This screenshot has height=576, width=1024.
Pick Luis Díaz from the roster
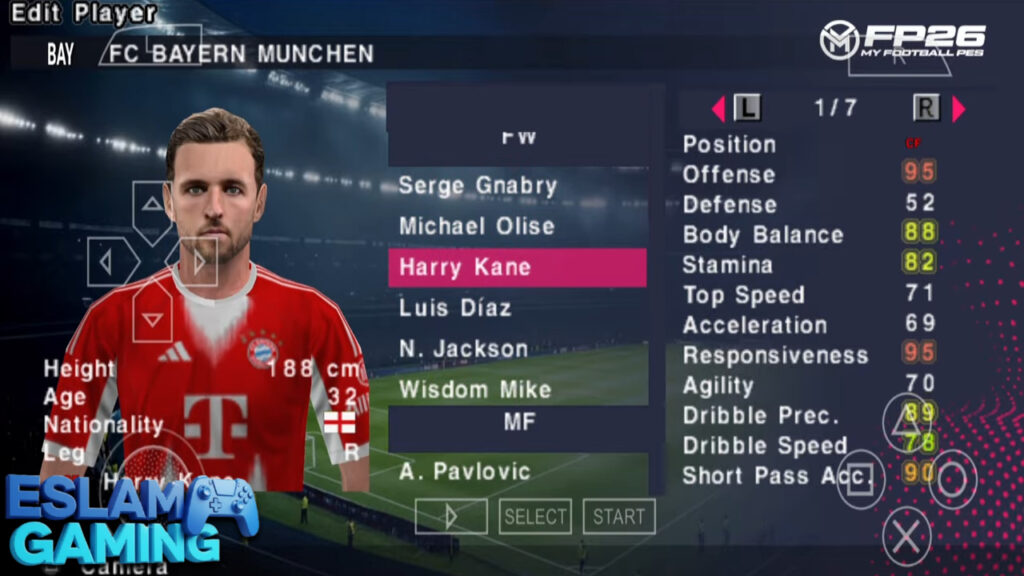pos(455,308)
